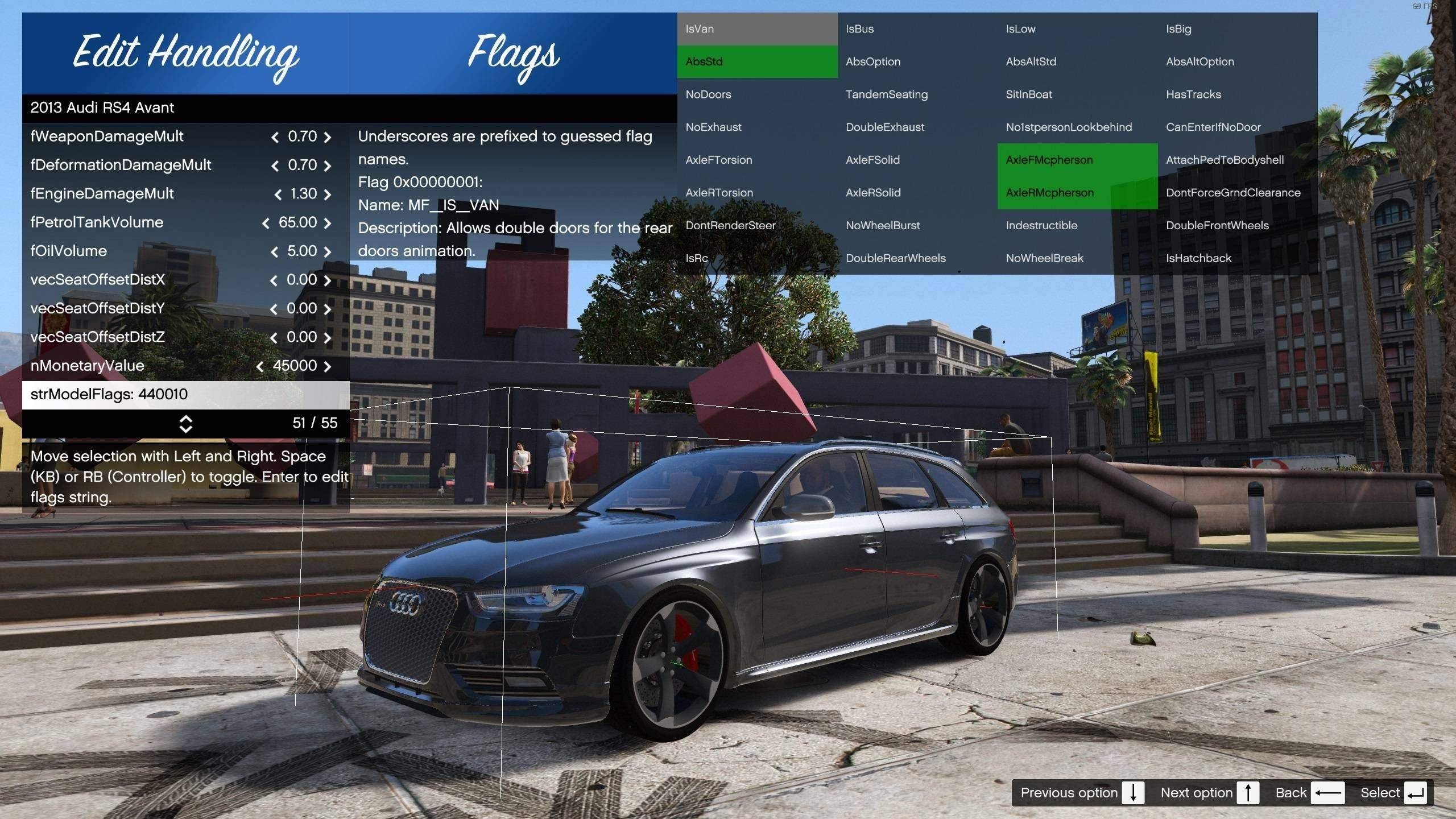Enable the NoDoors flag

pyautogui.click(x=756, y=94)
